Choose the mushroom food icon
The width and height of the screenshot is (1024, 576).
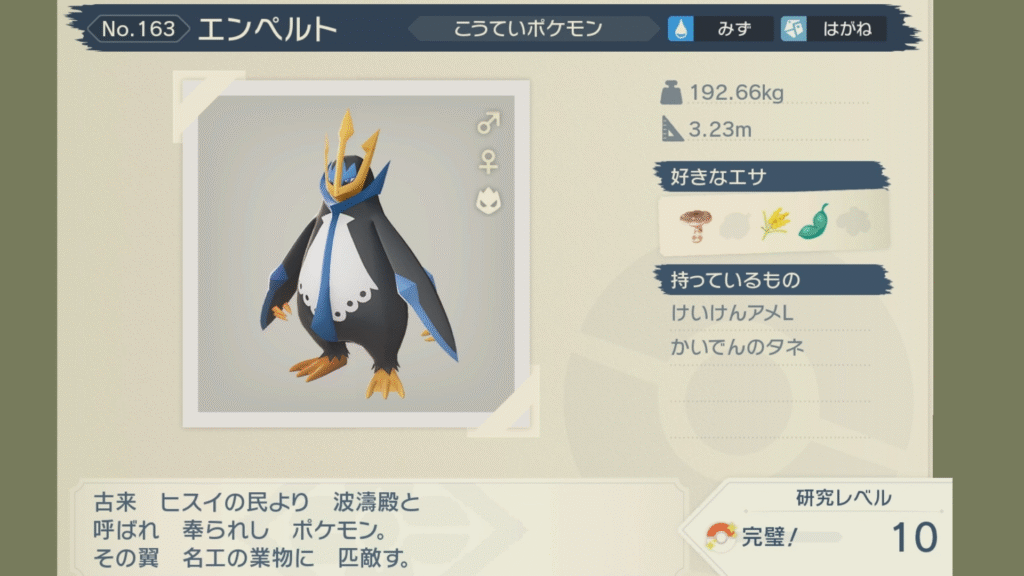[693, 222]
